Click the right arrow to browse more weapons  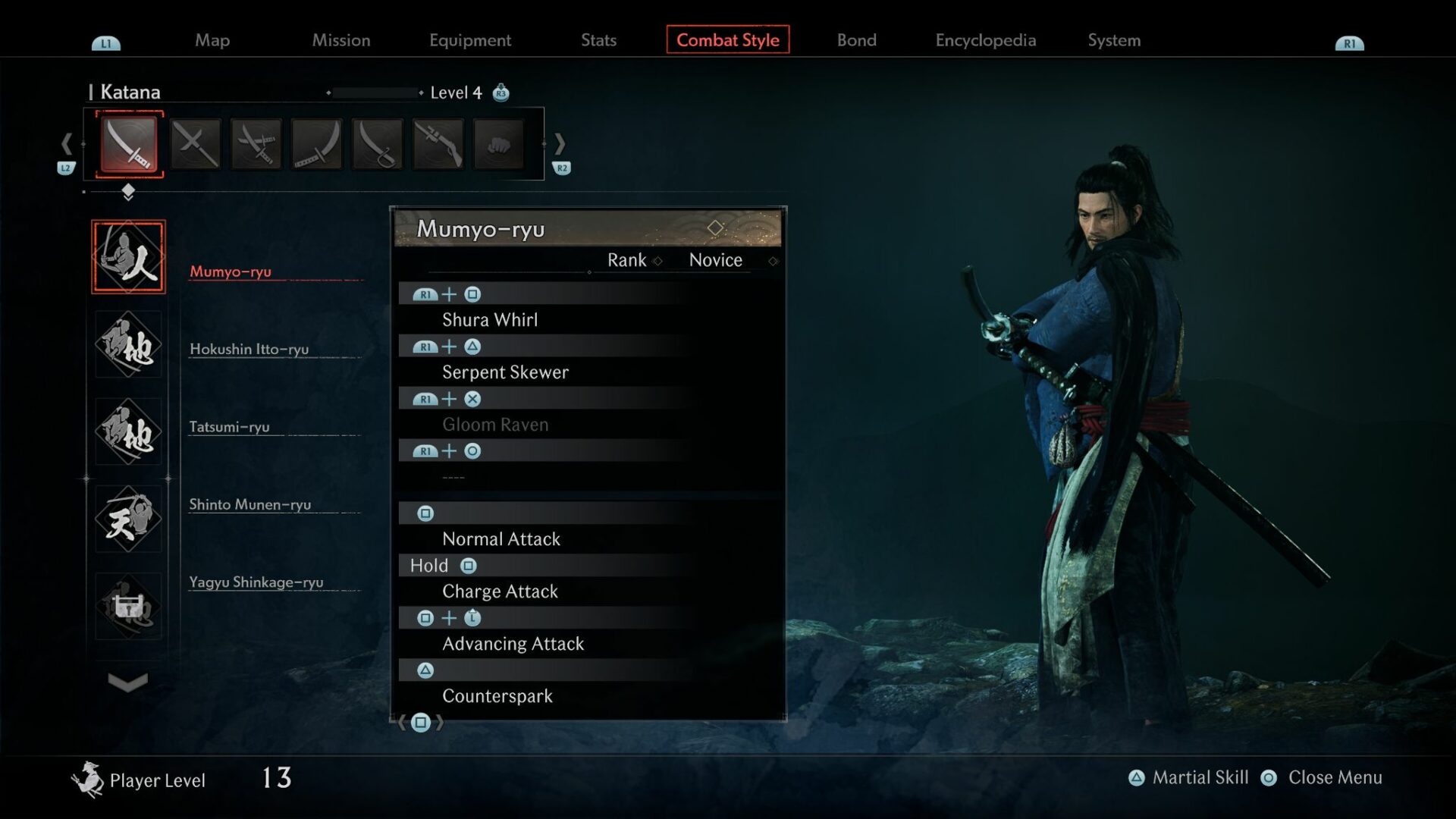click(560, 144)
